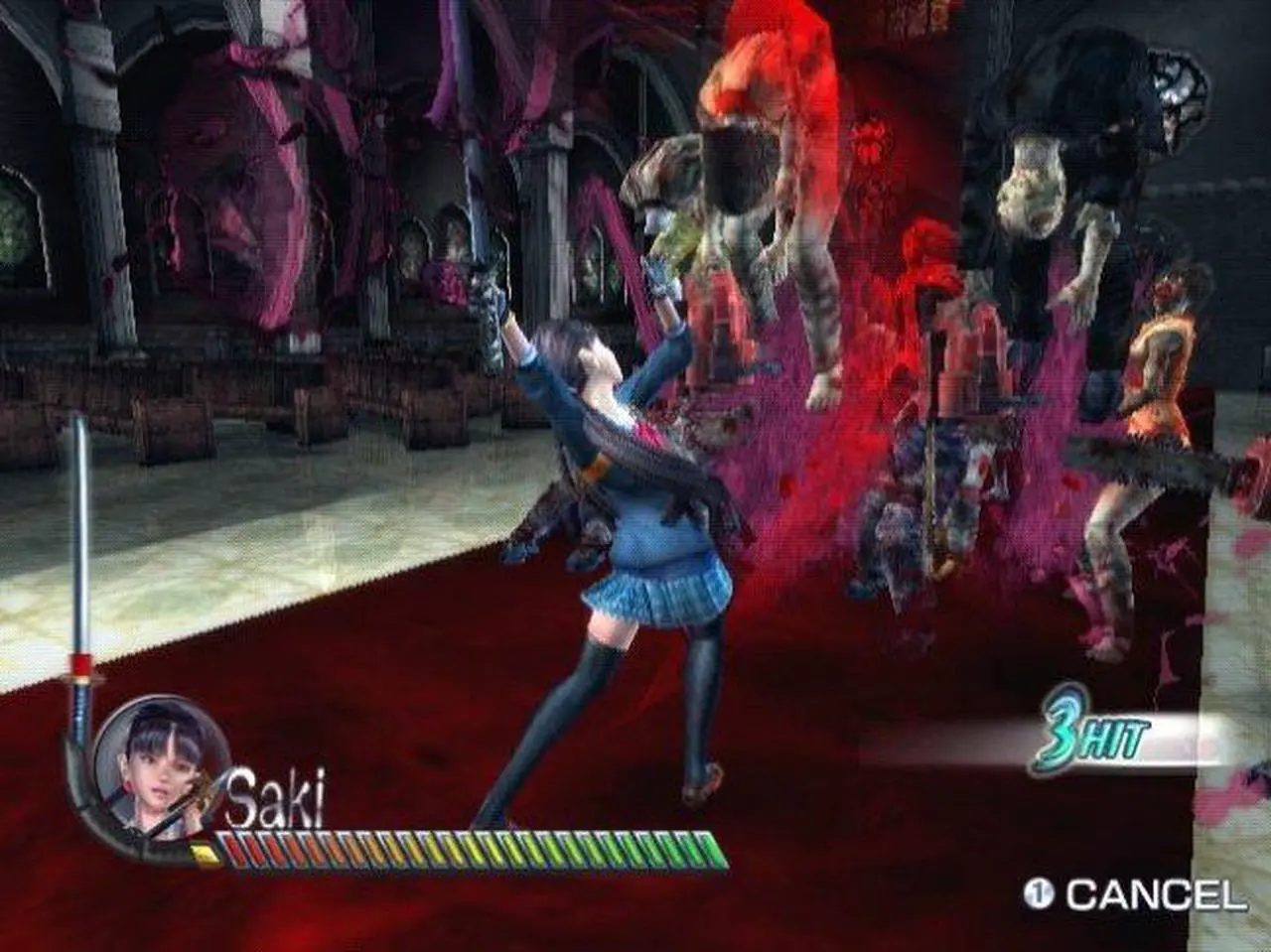Click the rightmost green segment of the health bar
The width and height of the screenshot is (1271, 952).
[713, 847]
